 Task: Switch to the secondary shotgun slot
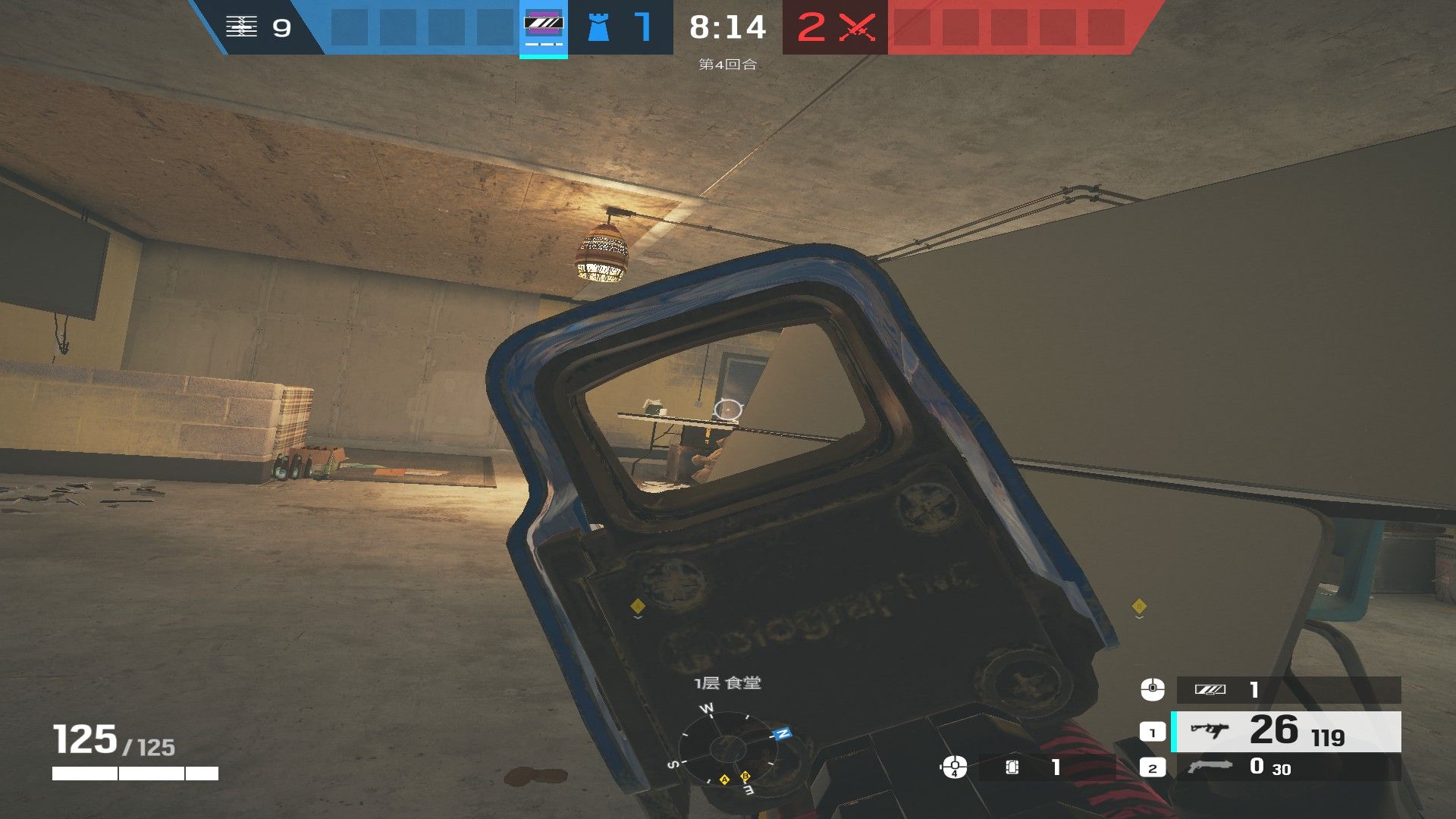click(1285, 767)
